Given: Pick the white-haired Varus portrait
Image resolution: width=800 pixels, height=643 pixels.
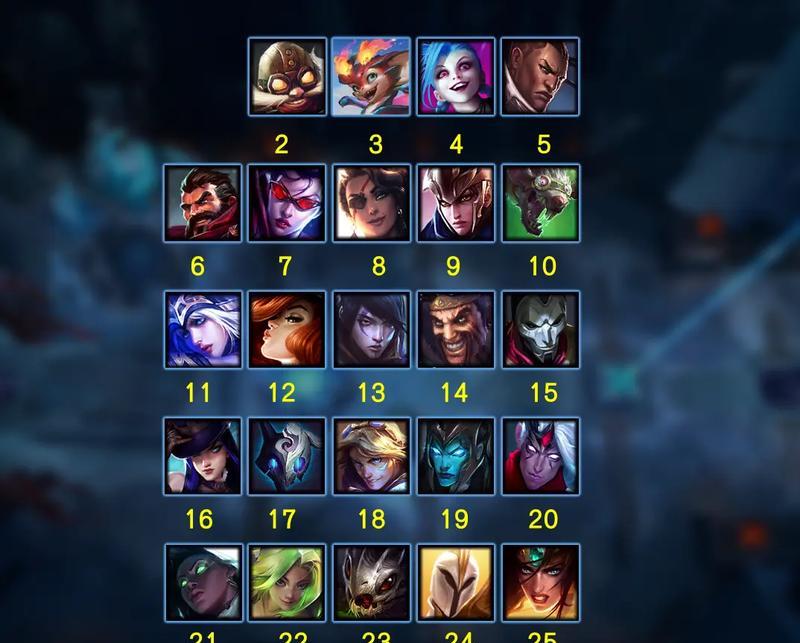Looking at the screenshot, I should [x=540, y=456].
